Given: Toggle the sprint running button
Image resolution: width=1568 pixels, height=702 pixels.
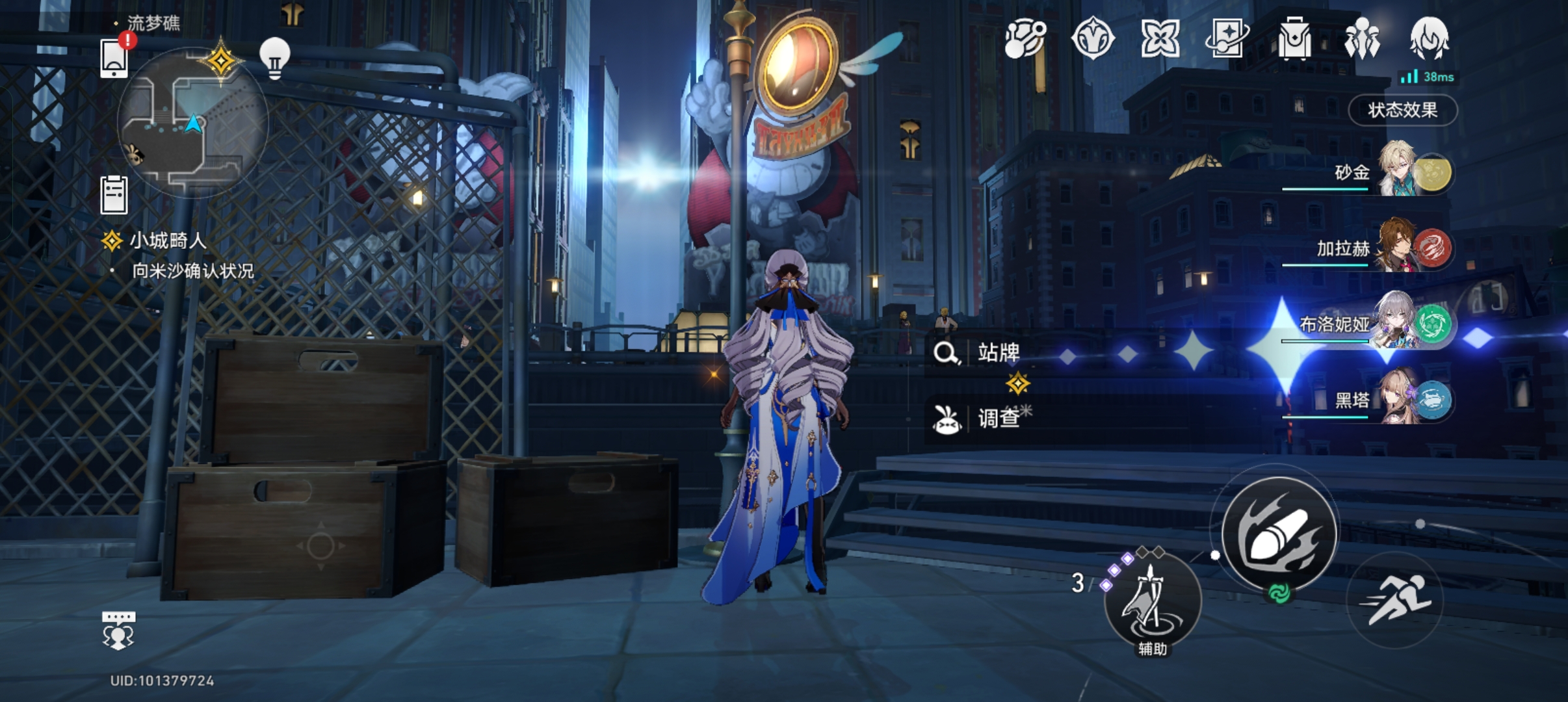Looking at the screenshot, I should pos(1395,600).
